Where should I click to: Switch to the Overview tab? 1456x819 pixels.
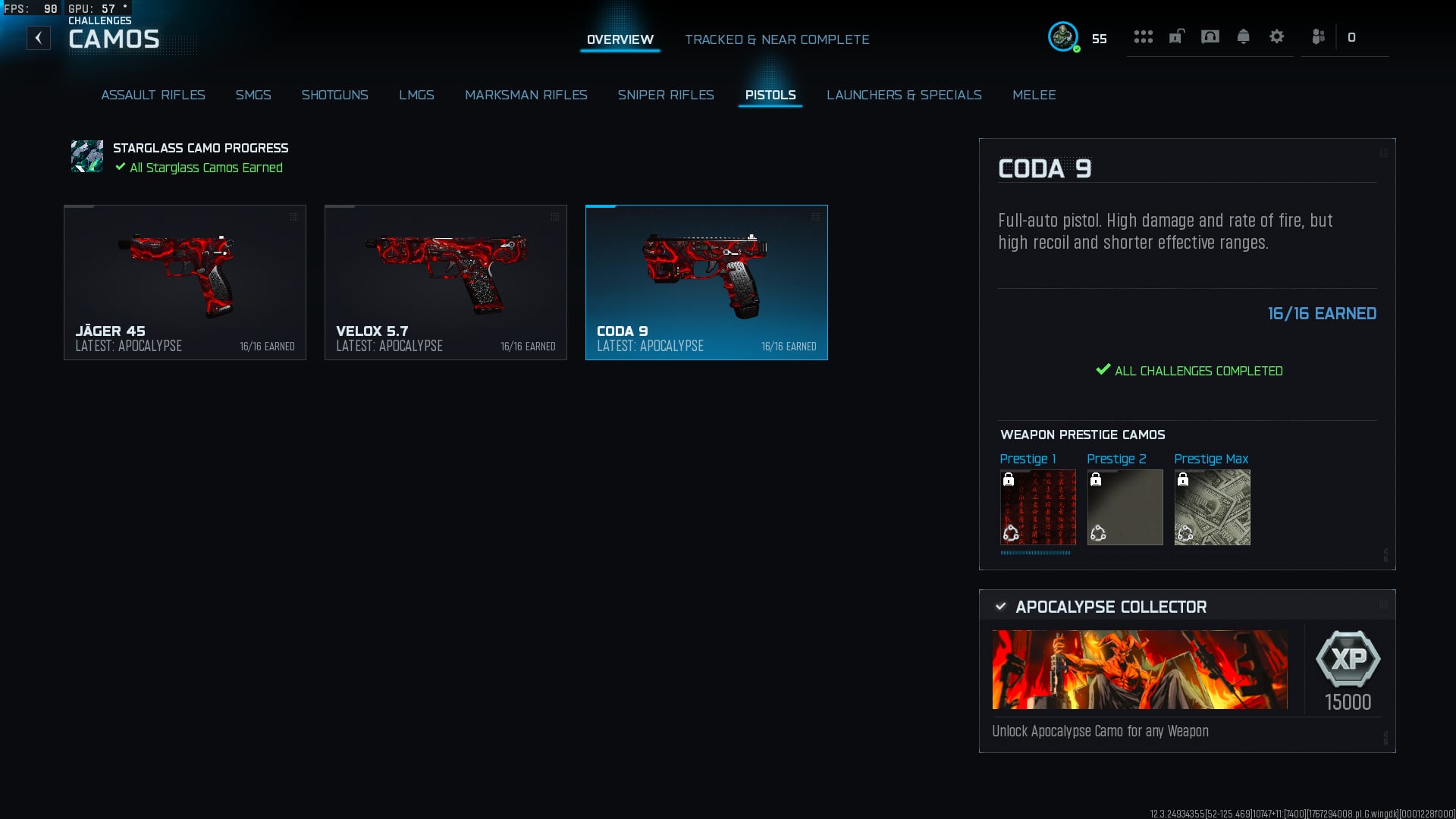click(x=620, y=39)
